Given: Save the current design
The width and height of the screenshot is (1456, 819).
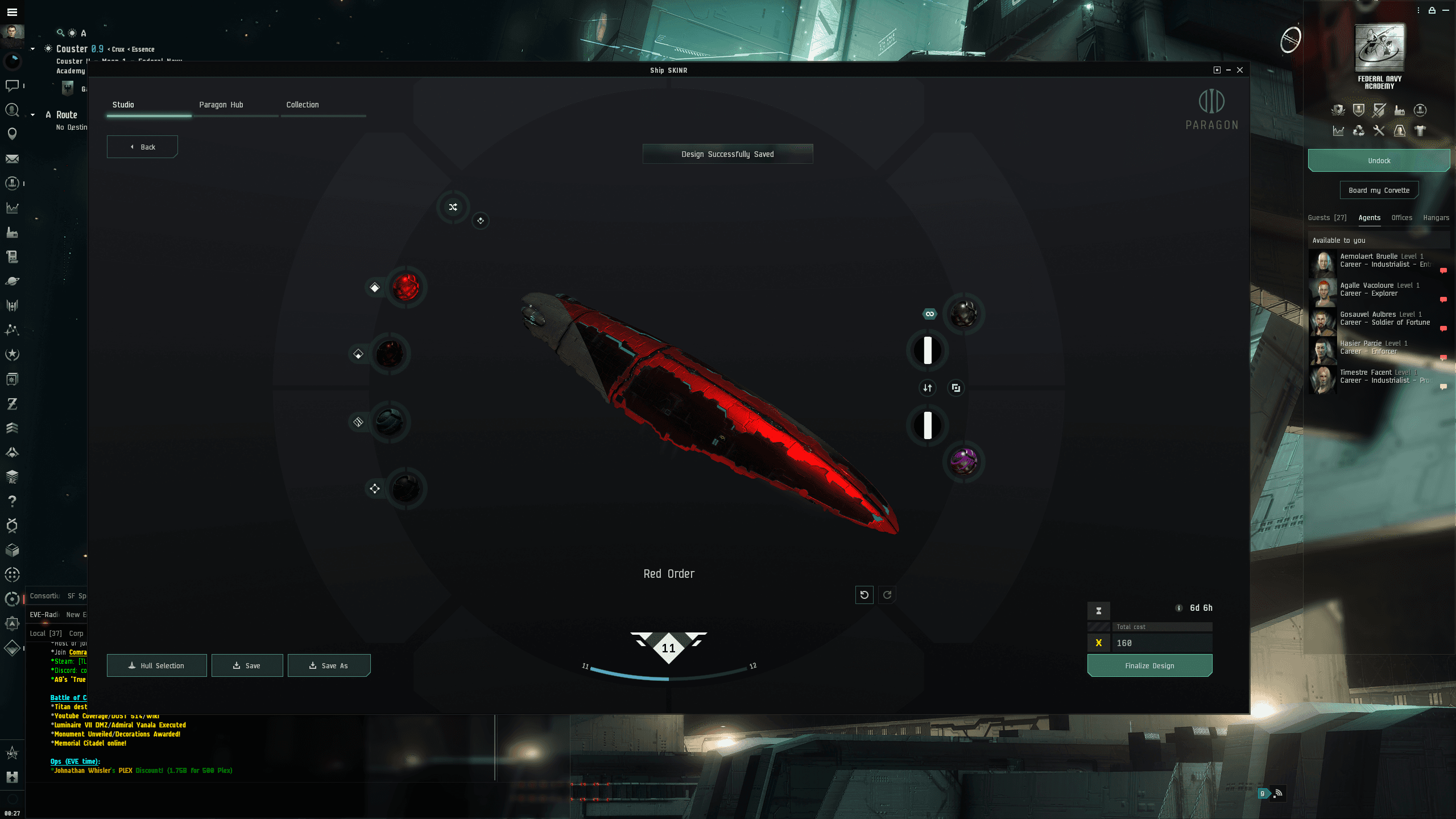Looking at the screenshot, I should point(247,665).
